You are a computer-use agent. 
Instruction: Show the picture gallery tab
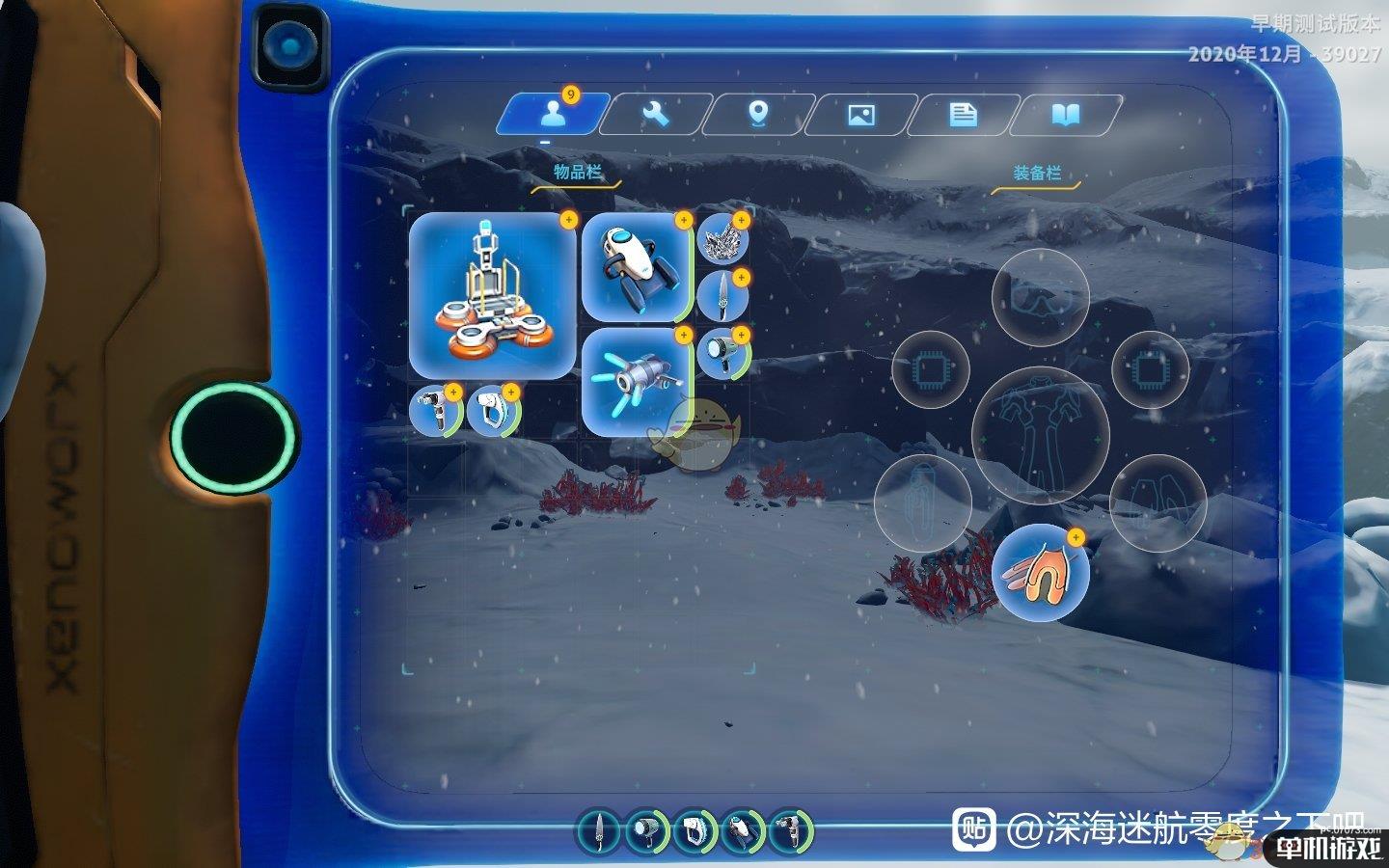tap(860, 115)
